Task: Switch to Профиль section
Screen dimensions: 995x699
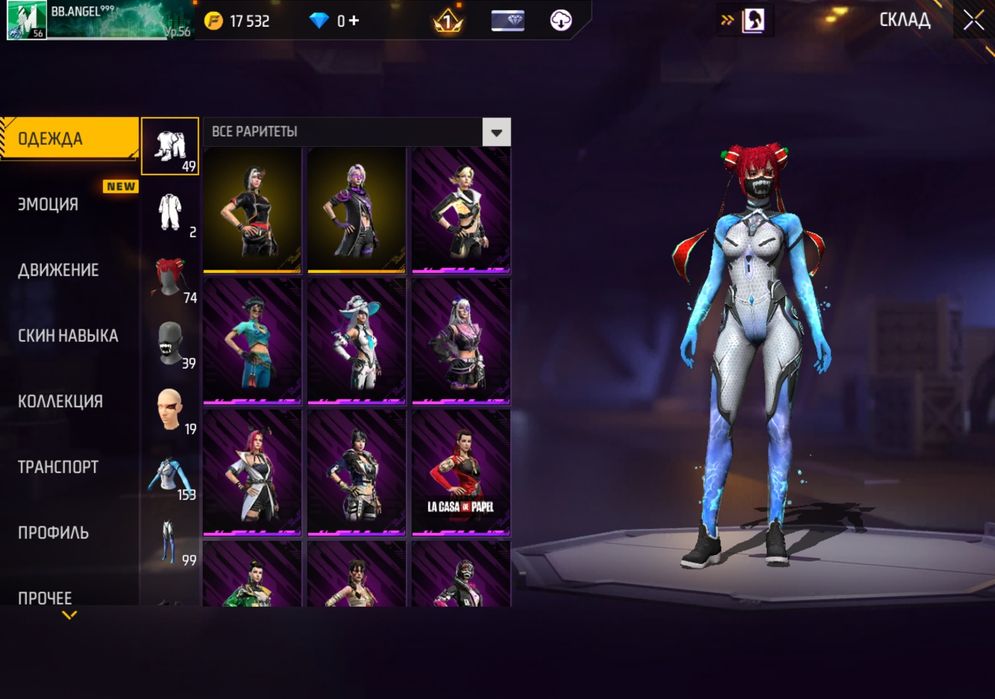Action: [53, 532]
